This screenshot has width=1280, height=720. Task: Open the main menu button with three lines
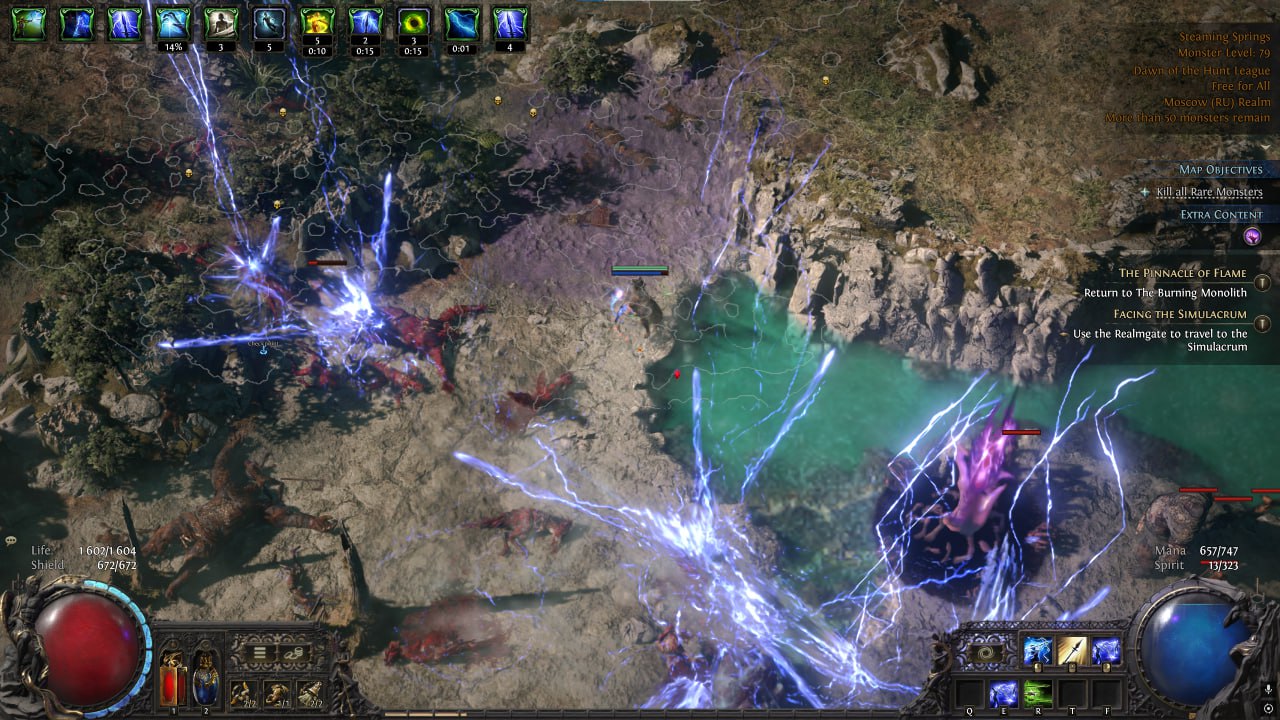(x=258, y=654)
